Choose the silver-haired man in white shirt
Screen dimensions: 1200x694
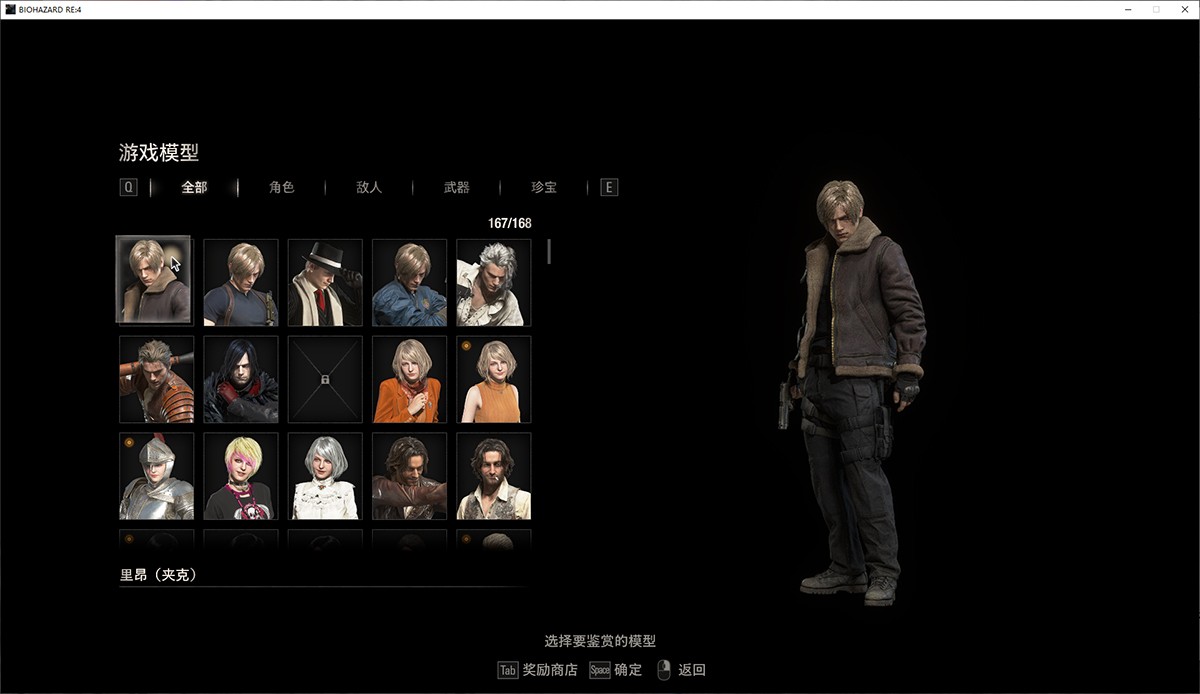coord(493,283)
